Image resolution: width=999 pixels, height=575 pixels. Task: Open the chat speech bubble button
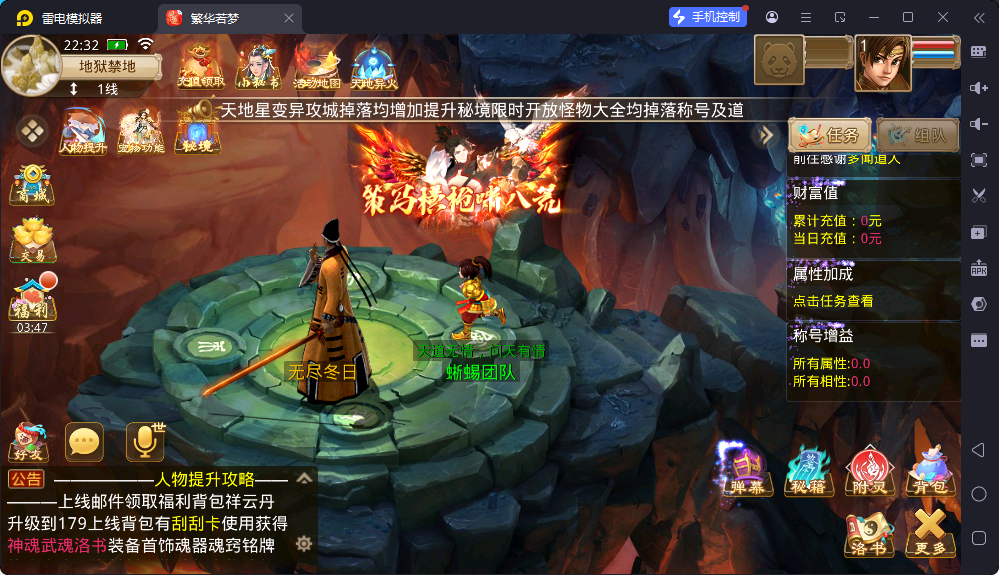click(x=84, y=442)
